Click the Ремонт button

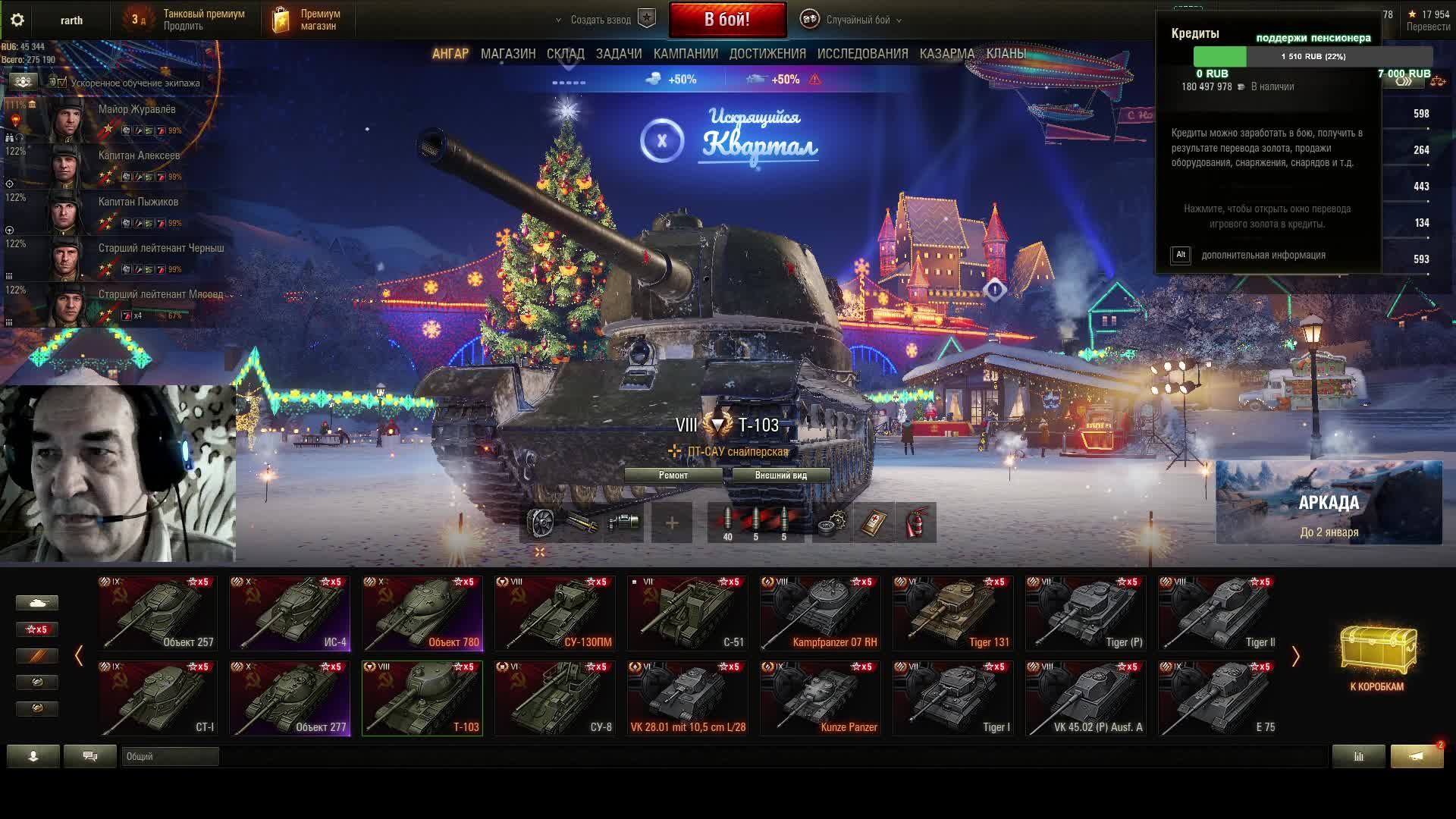click(673, 475)
